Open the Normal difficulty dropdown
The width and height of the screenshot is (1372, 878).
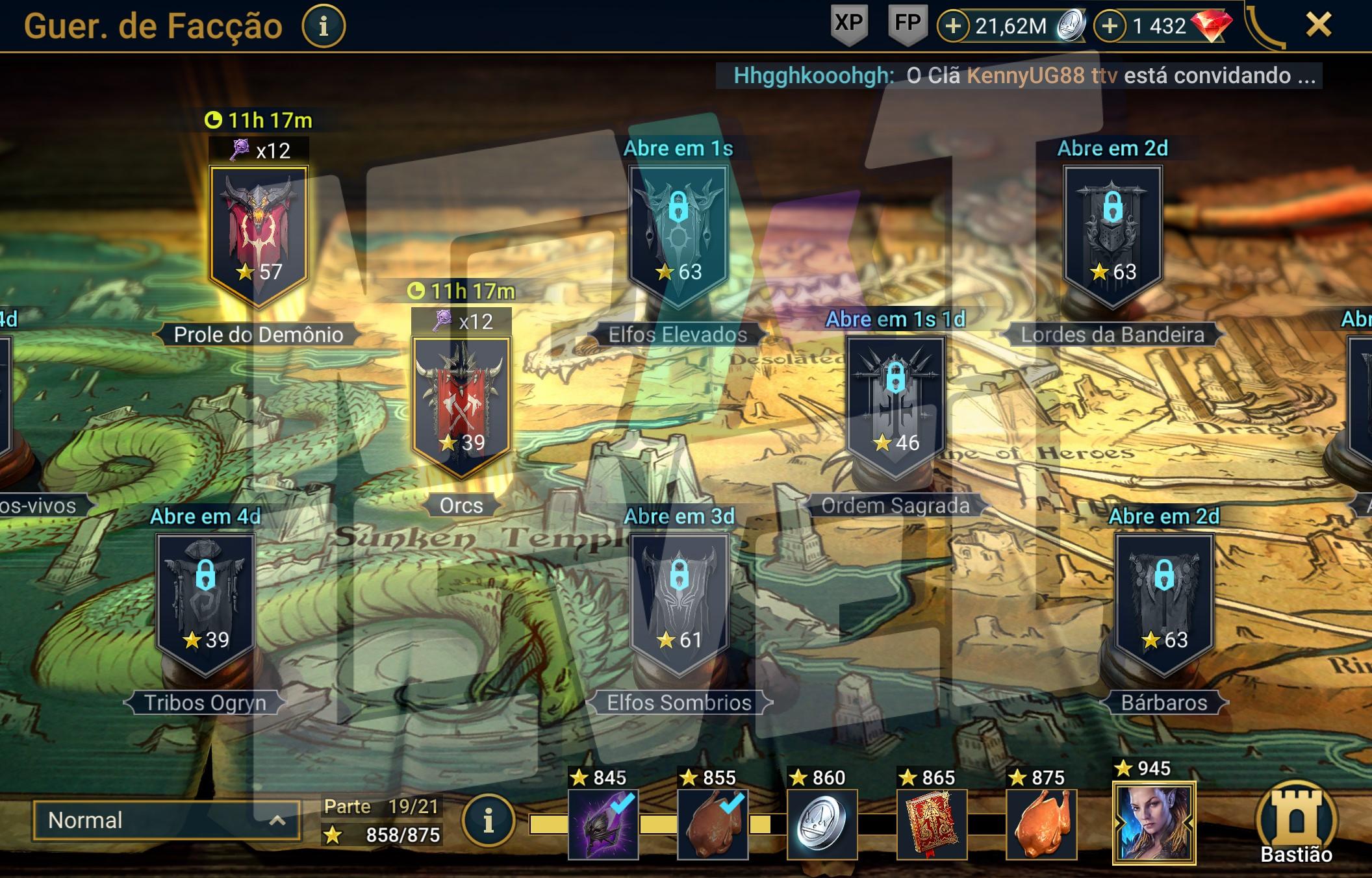pyautogui.click(x=166, y=821)
